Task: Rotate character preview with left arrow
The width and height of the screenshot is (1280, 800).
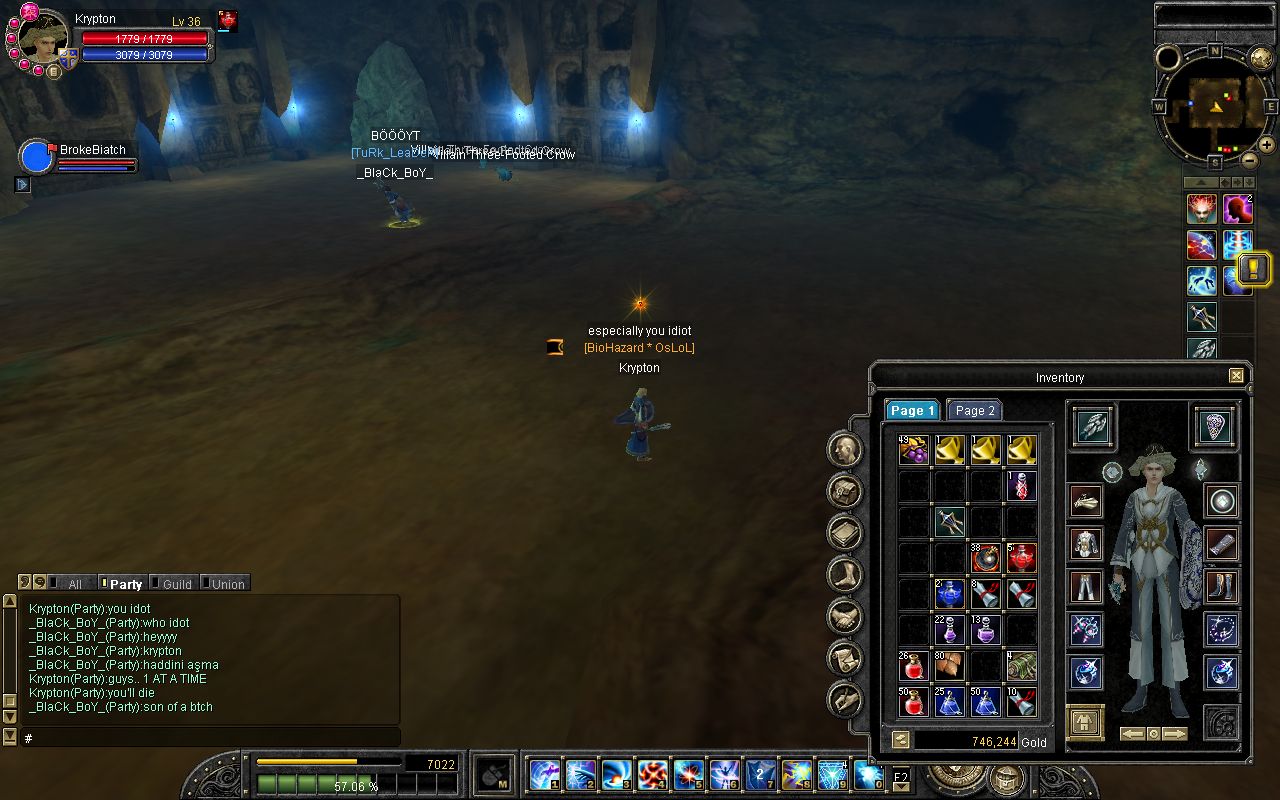Action: click(x=1132, y=733)
